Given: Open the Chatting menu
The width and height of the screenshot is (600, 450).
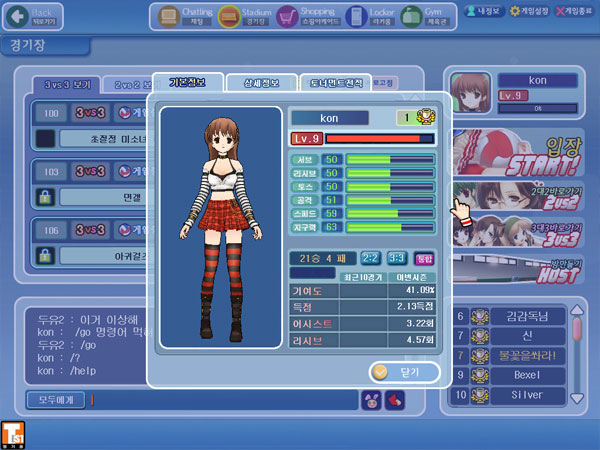Looking at the screenshot, I should 183,17.
